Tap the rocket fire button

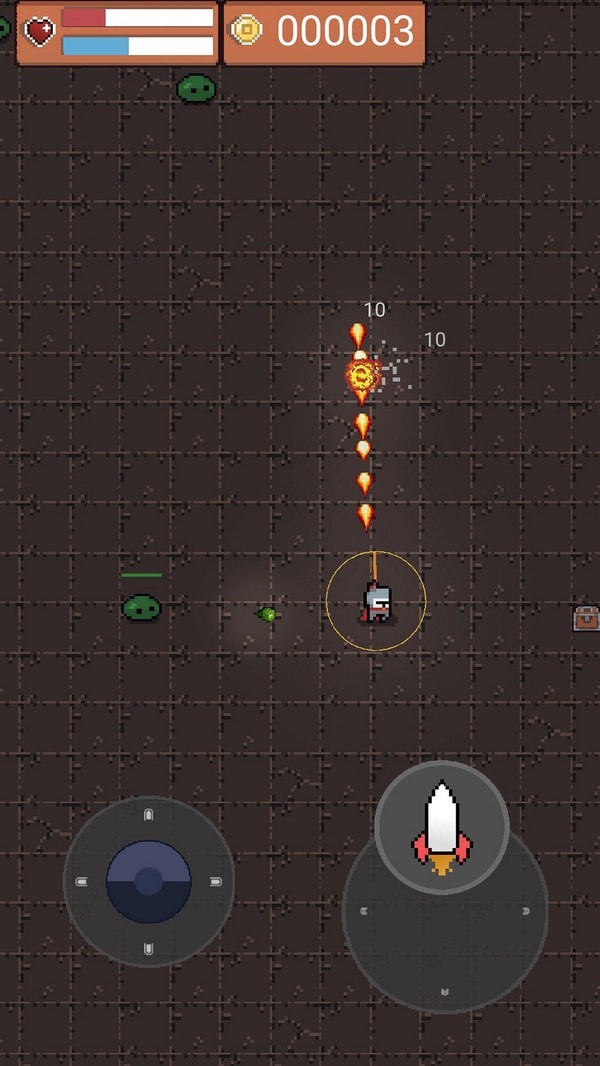(442, 826)
